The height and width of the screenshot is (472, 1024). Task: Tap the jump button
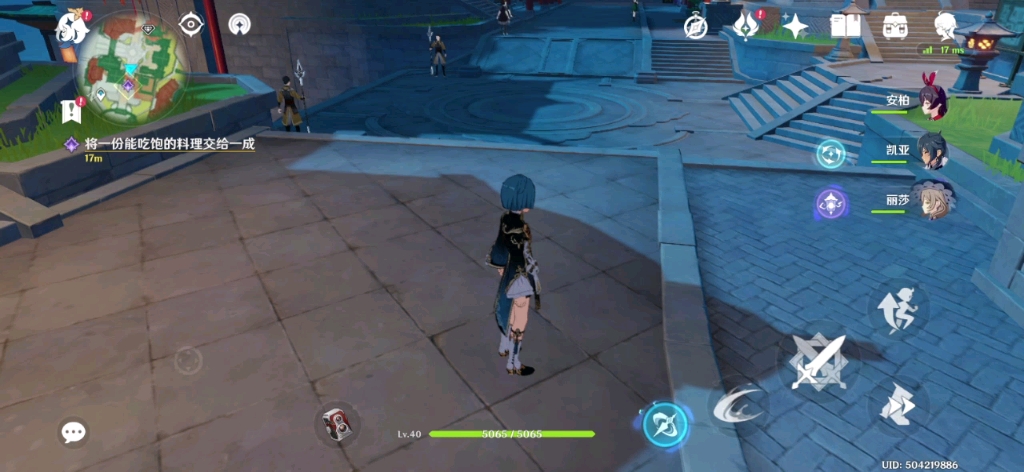point(896,404)
